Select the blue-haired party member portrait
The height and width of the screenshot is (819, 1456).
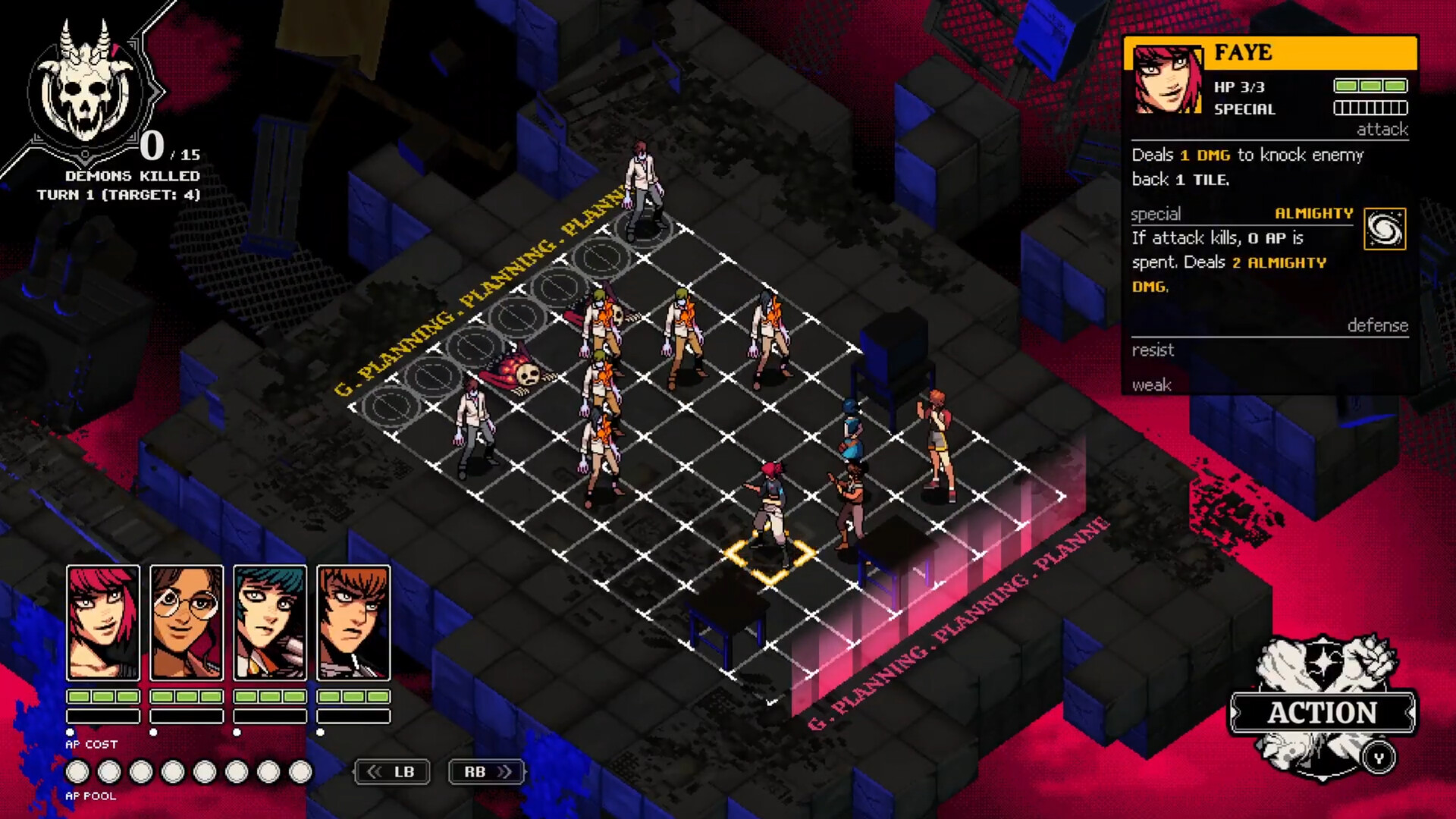(270, 622)
